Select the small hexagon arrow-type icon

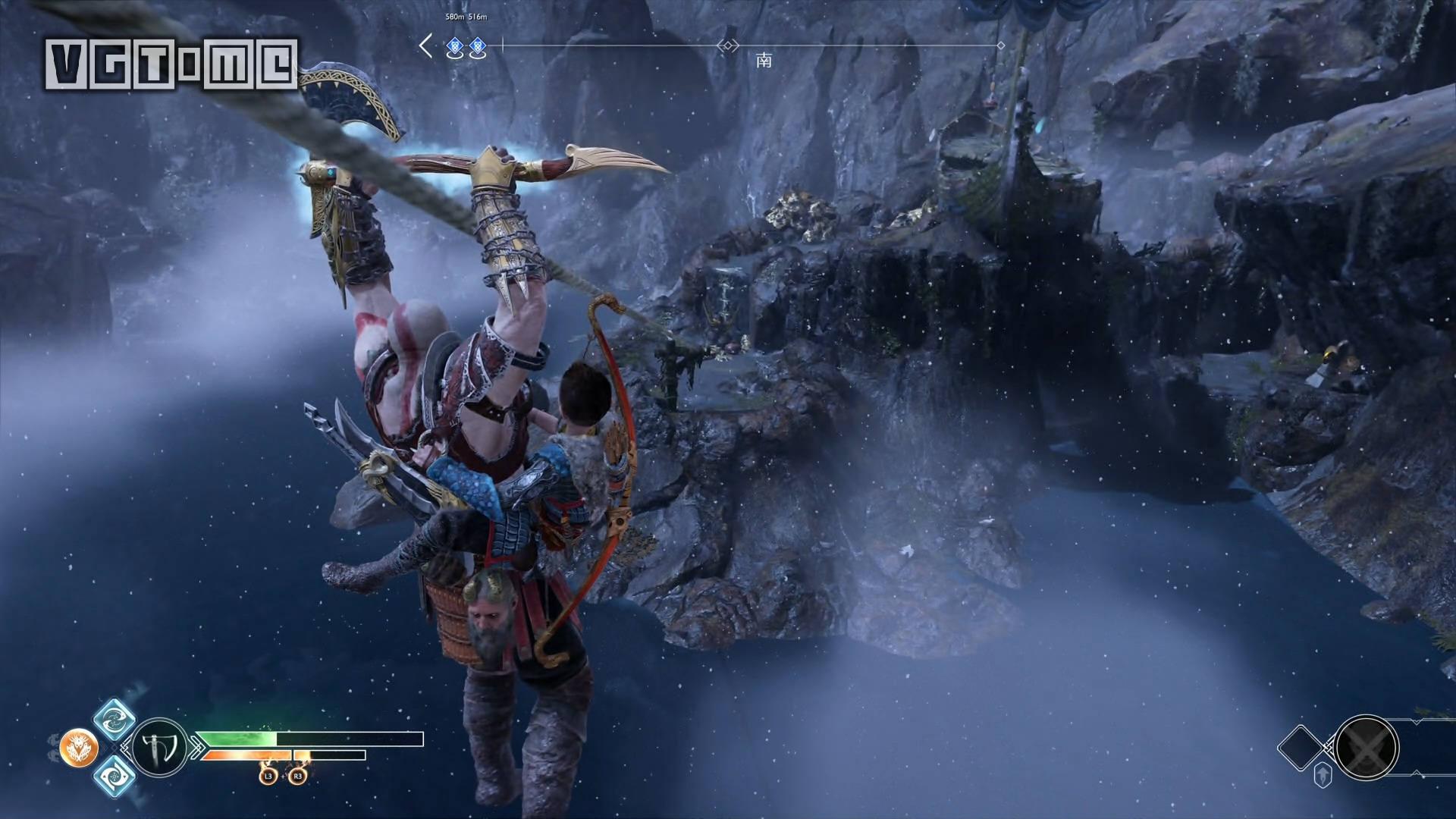coord(1323,776)
